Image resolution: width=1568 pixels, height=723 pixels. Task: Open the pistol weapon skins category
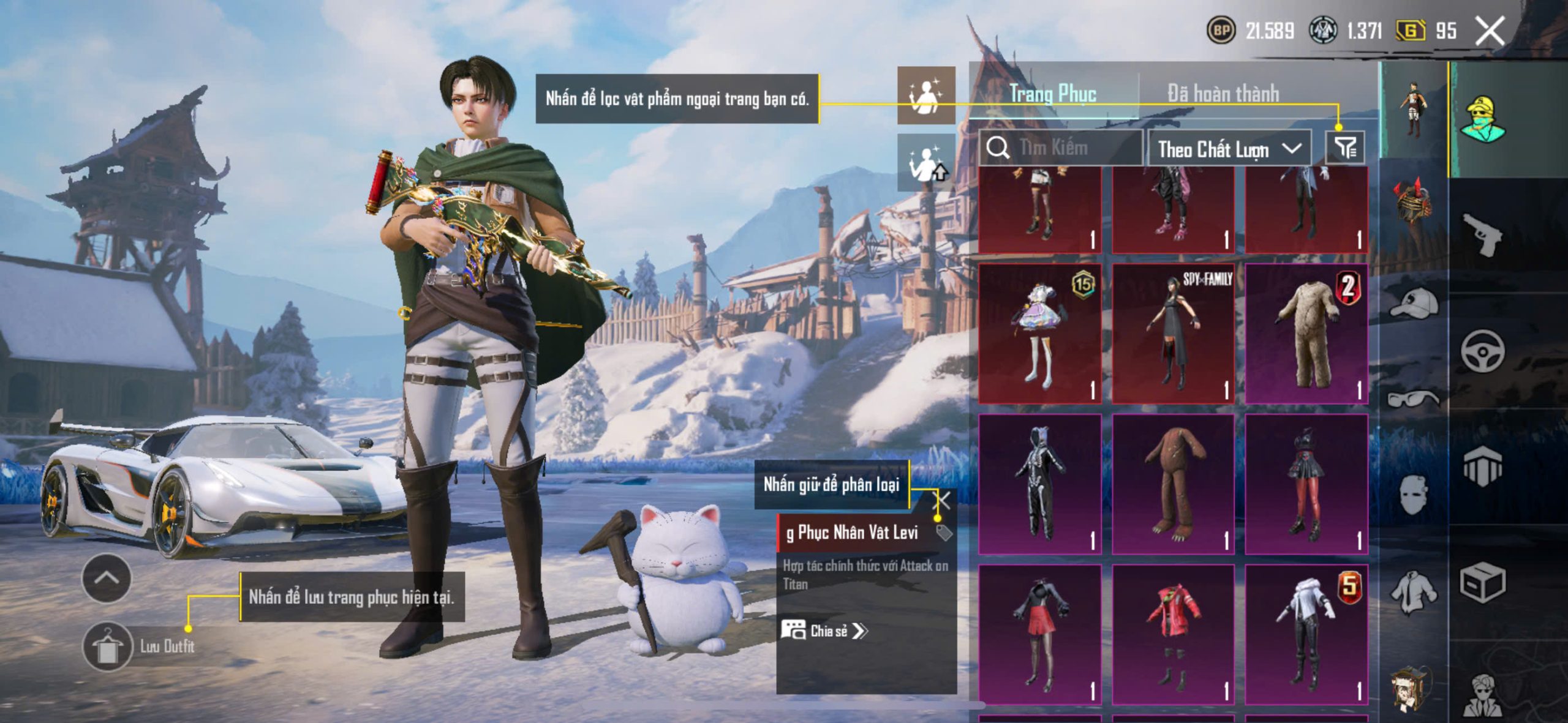(x=1482, y=234)
